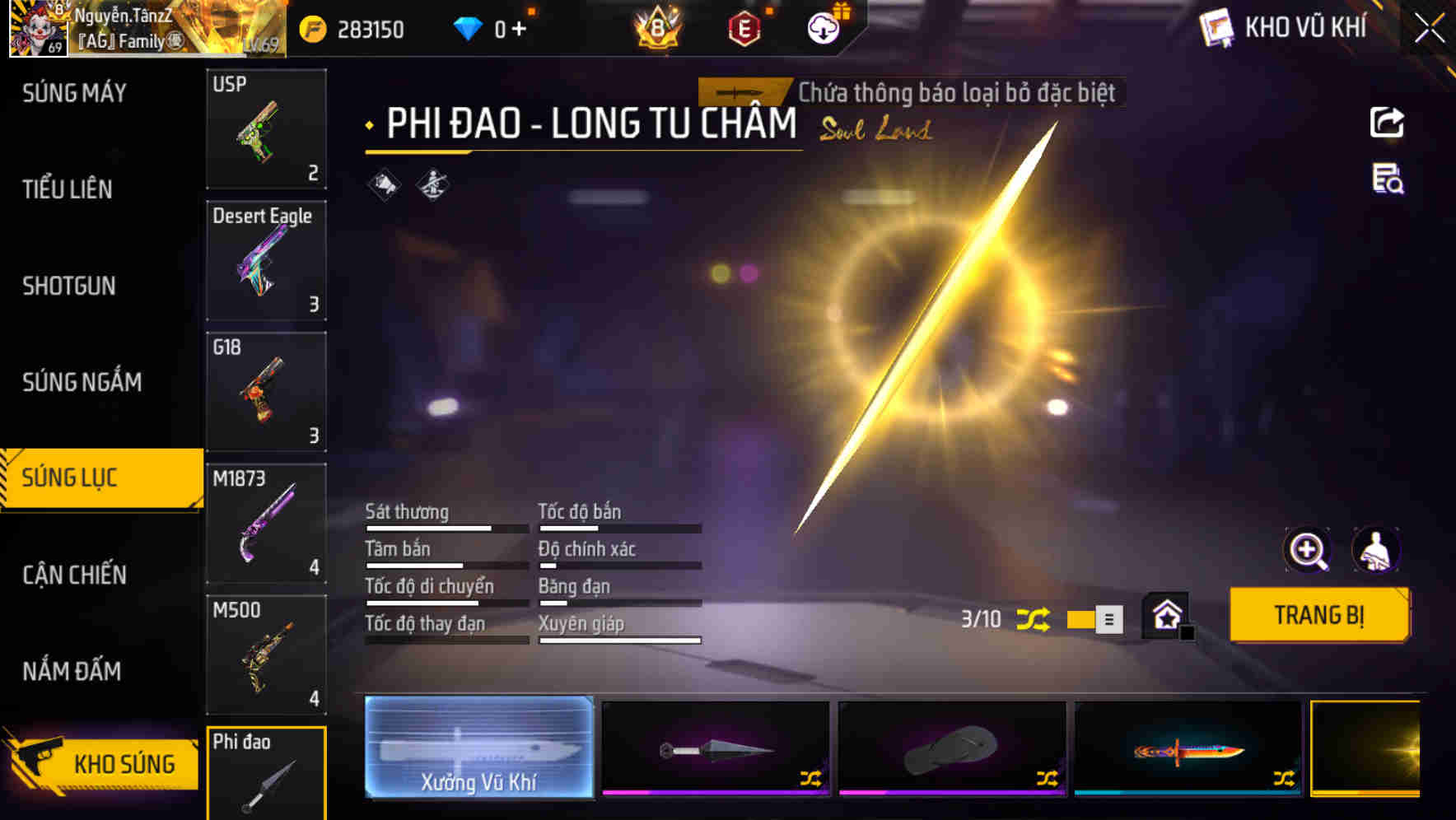Image resolution: width=1456 pixels, height=820 pixels.
Task: Open the cloud download gift icon in top bar
Action: point(823,25)
